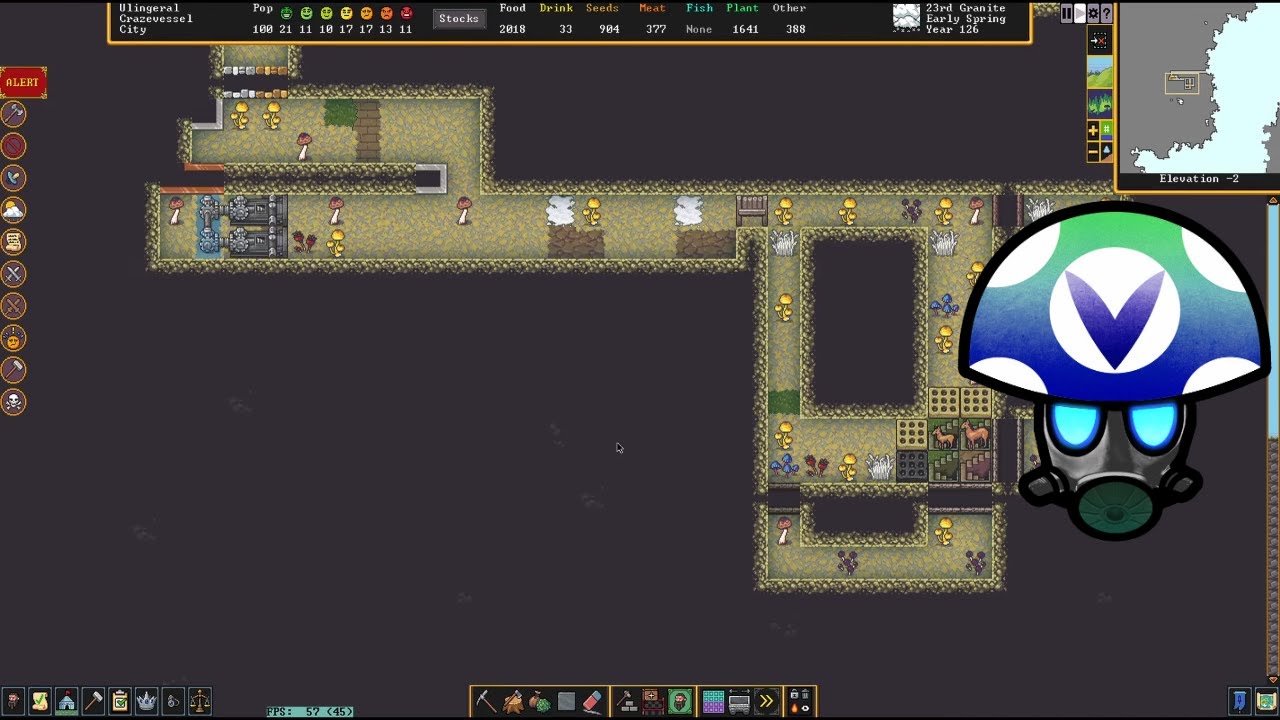Screen dimensions: 1280x720
Task: Open settings via the gear icon
Action: (x=1092, y=13)
